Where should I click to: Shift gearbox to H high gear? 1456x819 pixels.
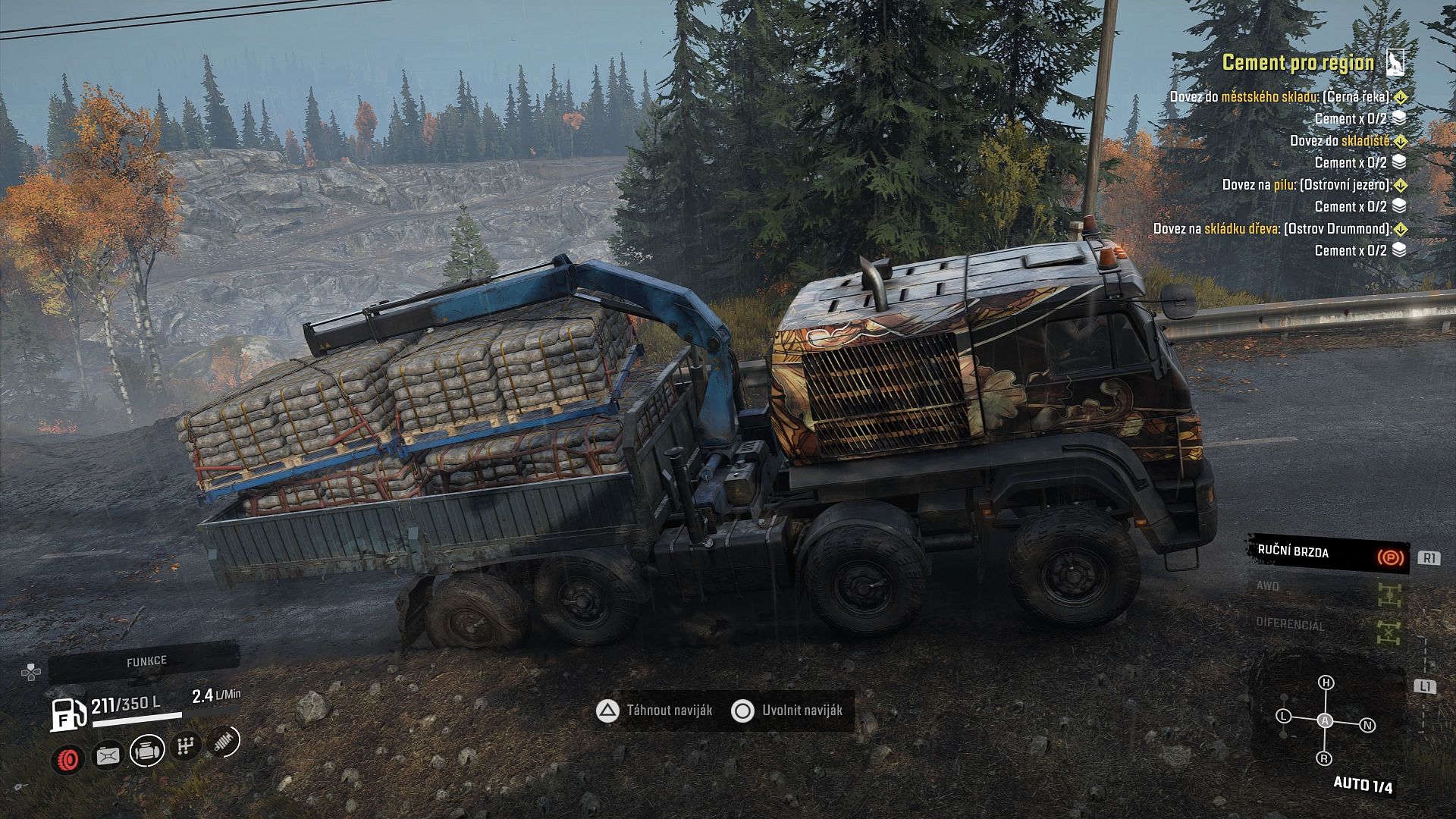[1326, 682]
